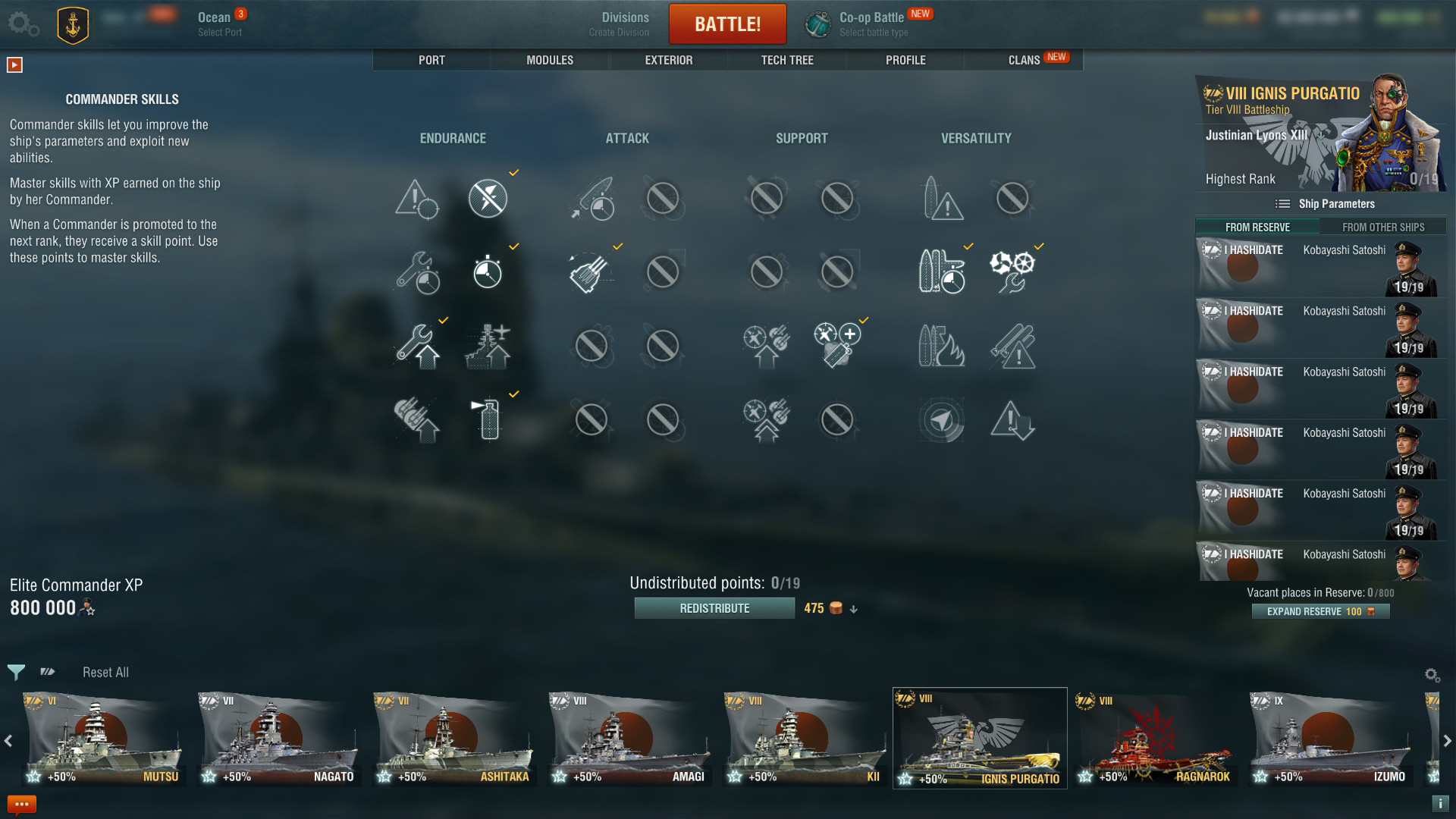Click the BATTLE! button

pyautogui.click(x=727, y=24)
